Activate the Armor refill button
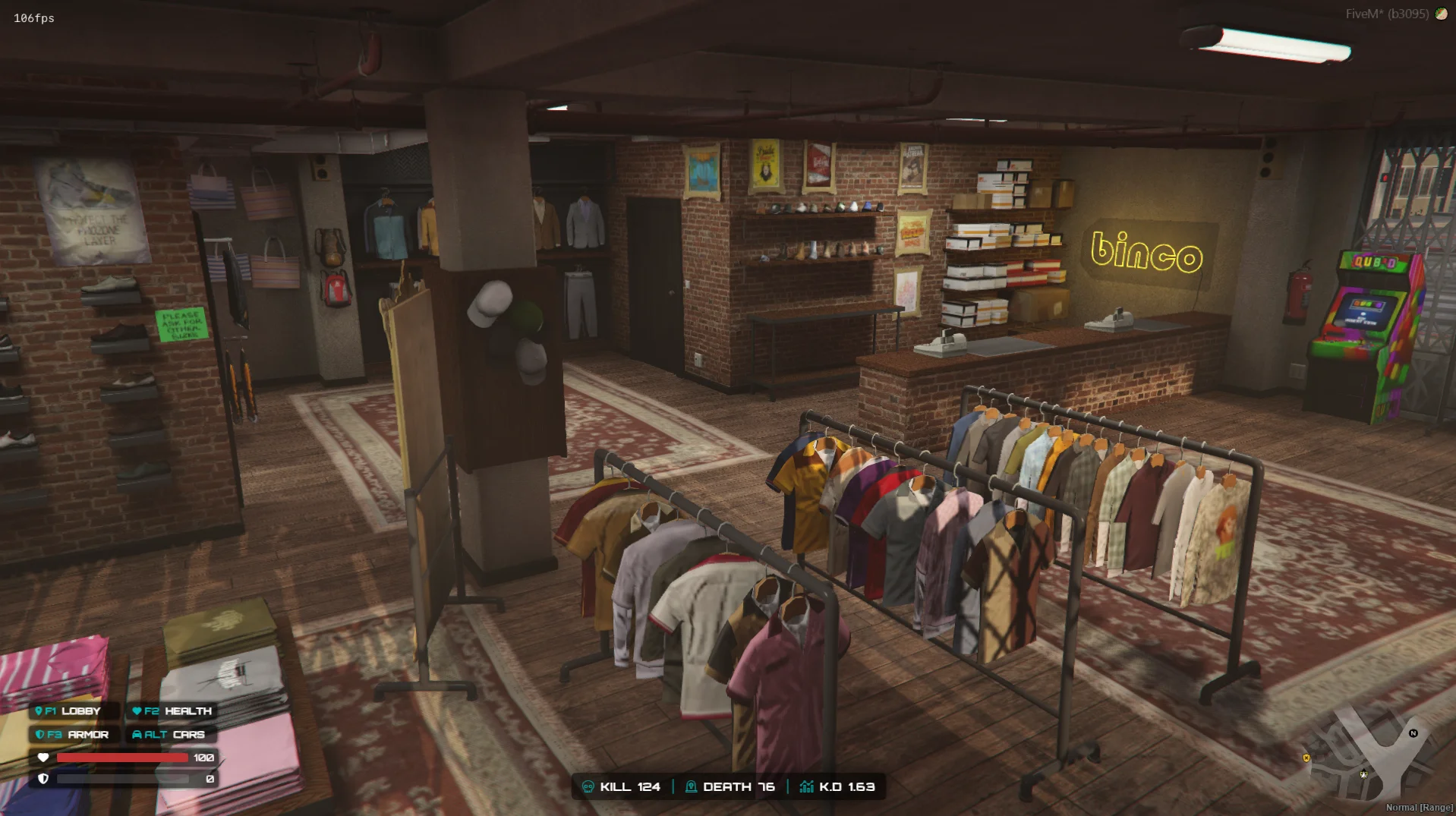The height and width of the screenshot is (816, 1456). 73,735
